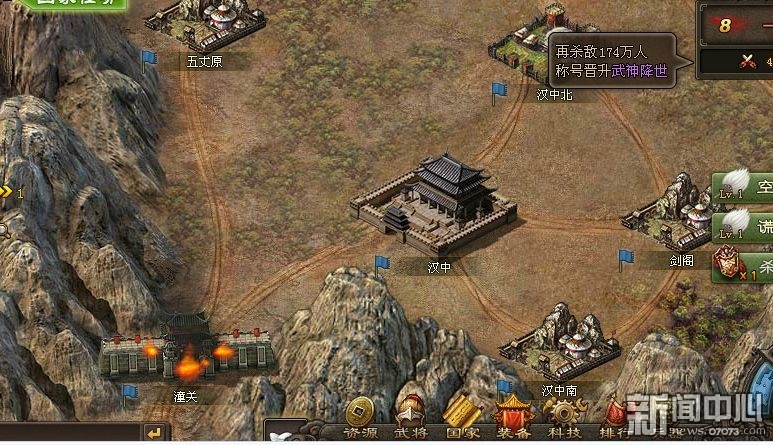Use the red helmet 杀 skill button
The height and width of the screenshot is (445, 773).
pyautogui.click(x=742, y=265)
